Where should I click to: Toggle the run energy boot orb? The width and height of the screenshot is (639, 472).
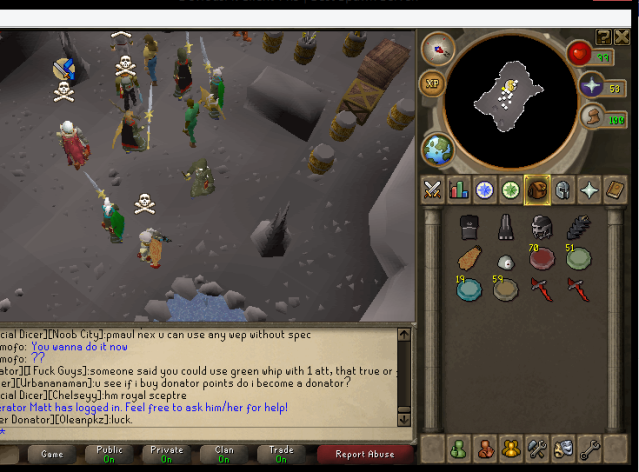click(x=591, y=118)
